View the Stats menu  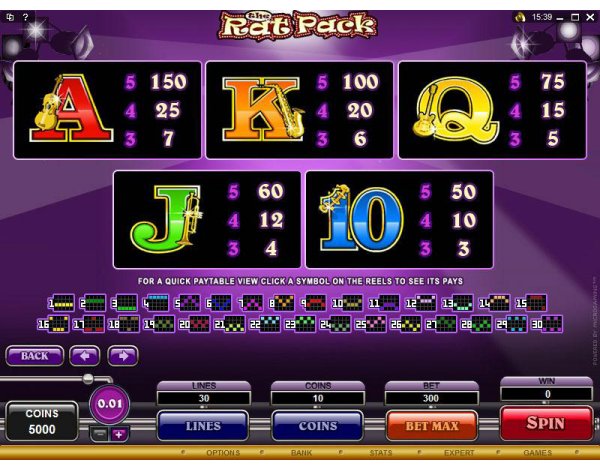pyautogui.click(x=378, y=452)
